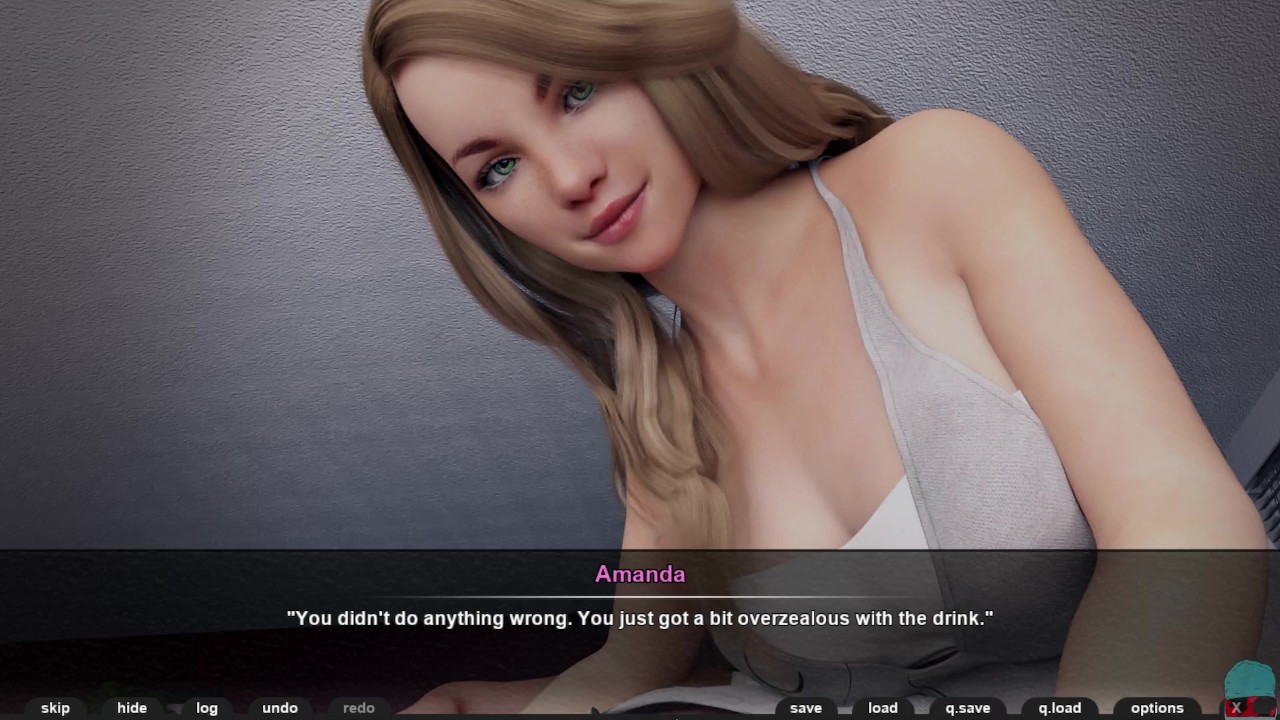Open the save menu
Screen dimensions: 1280x720
click(806, 708)
